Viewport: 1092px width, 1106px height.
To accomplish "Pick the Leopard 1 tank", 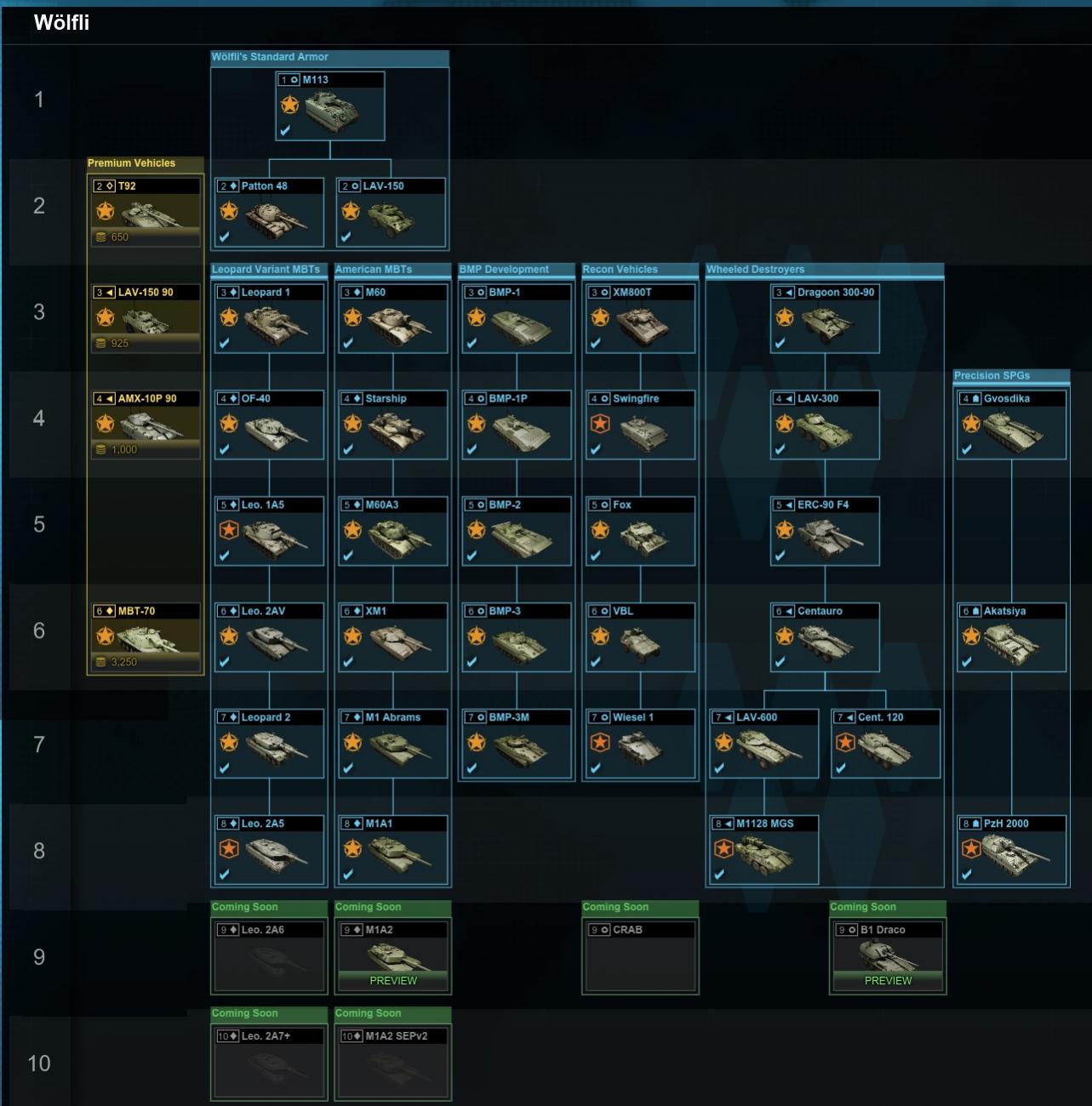I will pyautogui.click(x=269, y=319).
